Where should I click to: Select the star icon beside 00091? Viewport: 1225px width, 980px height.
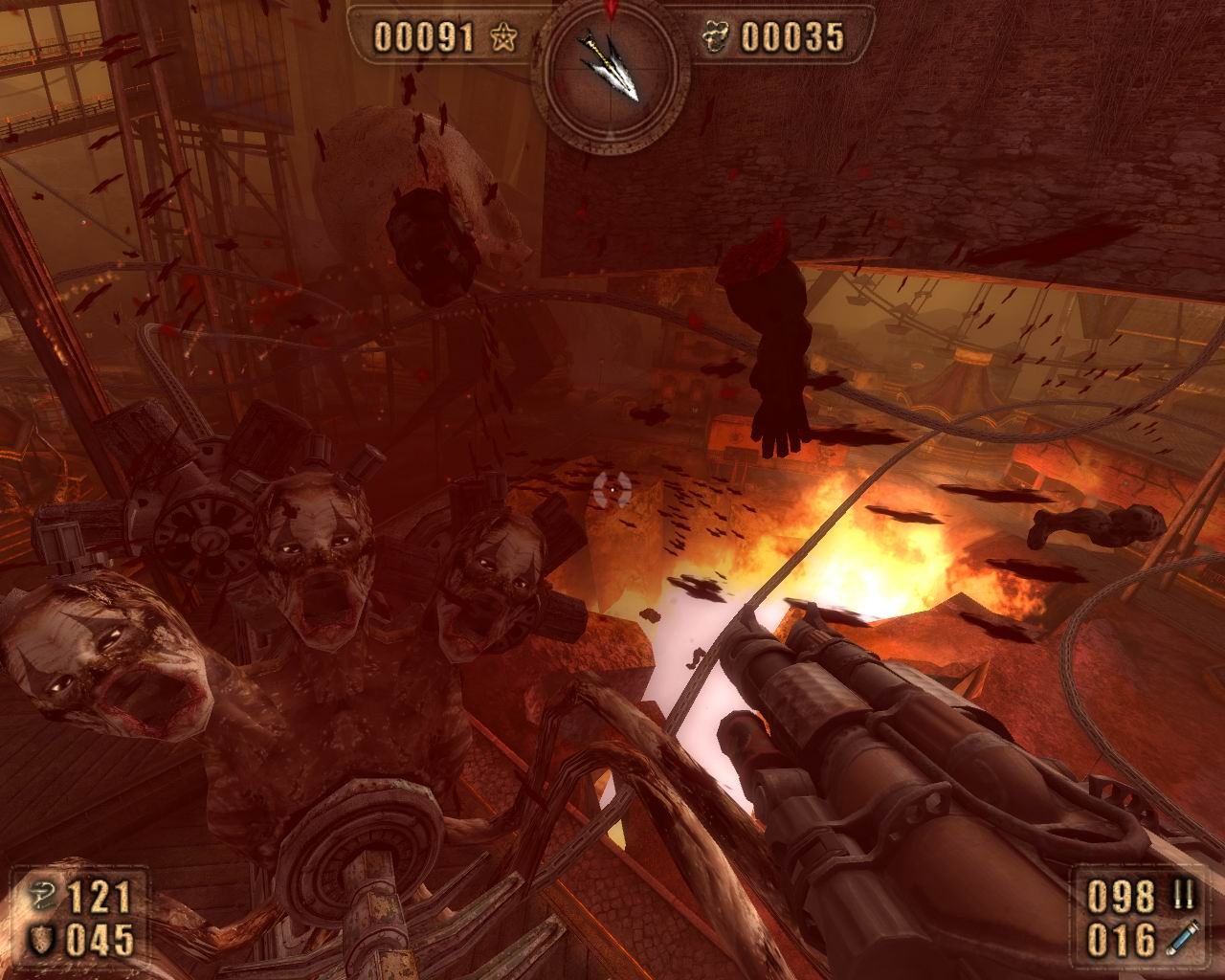pos(502,37)
